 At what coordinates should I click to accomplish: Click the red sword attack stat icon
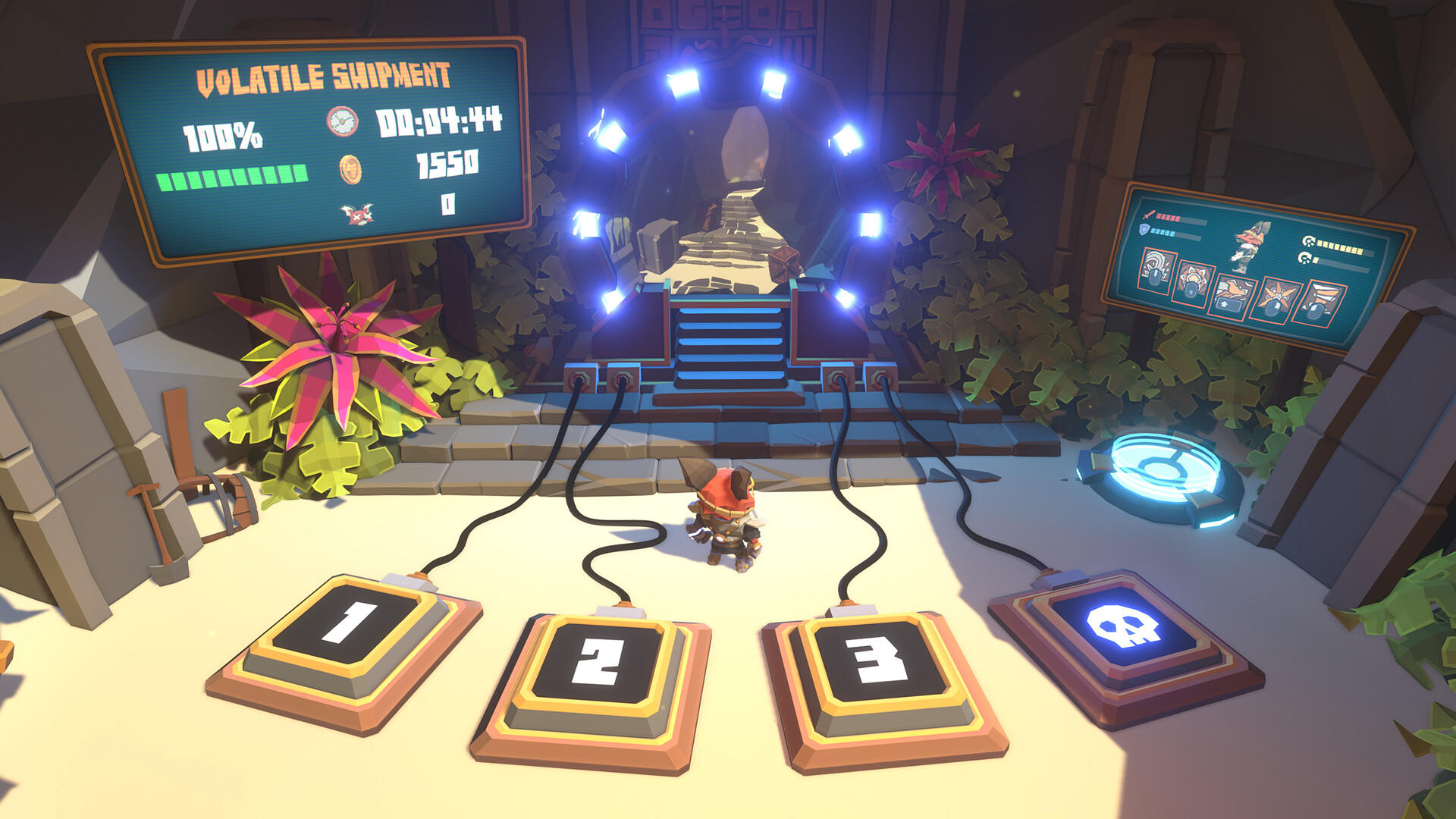tap(1148, 215)
